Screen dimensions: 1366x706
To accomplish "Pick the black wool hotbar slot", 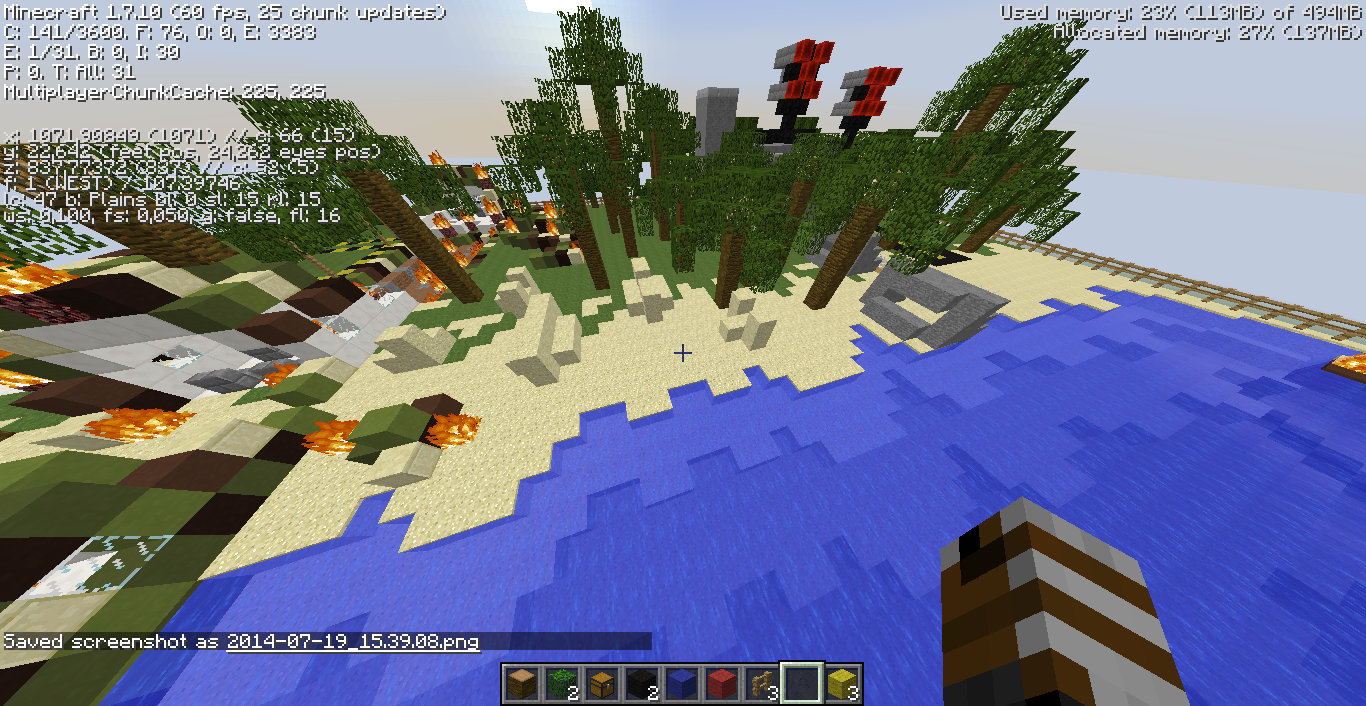I will coord(641,684).
